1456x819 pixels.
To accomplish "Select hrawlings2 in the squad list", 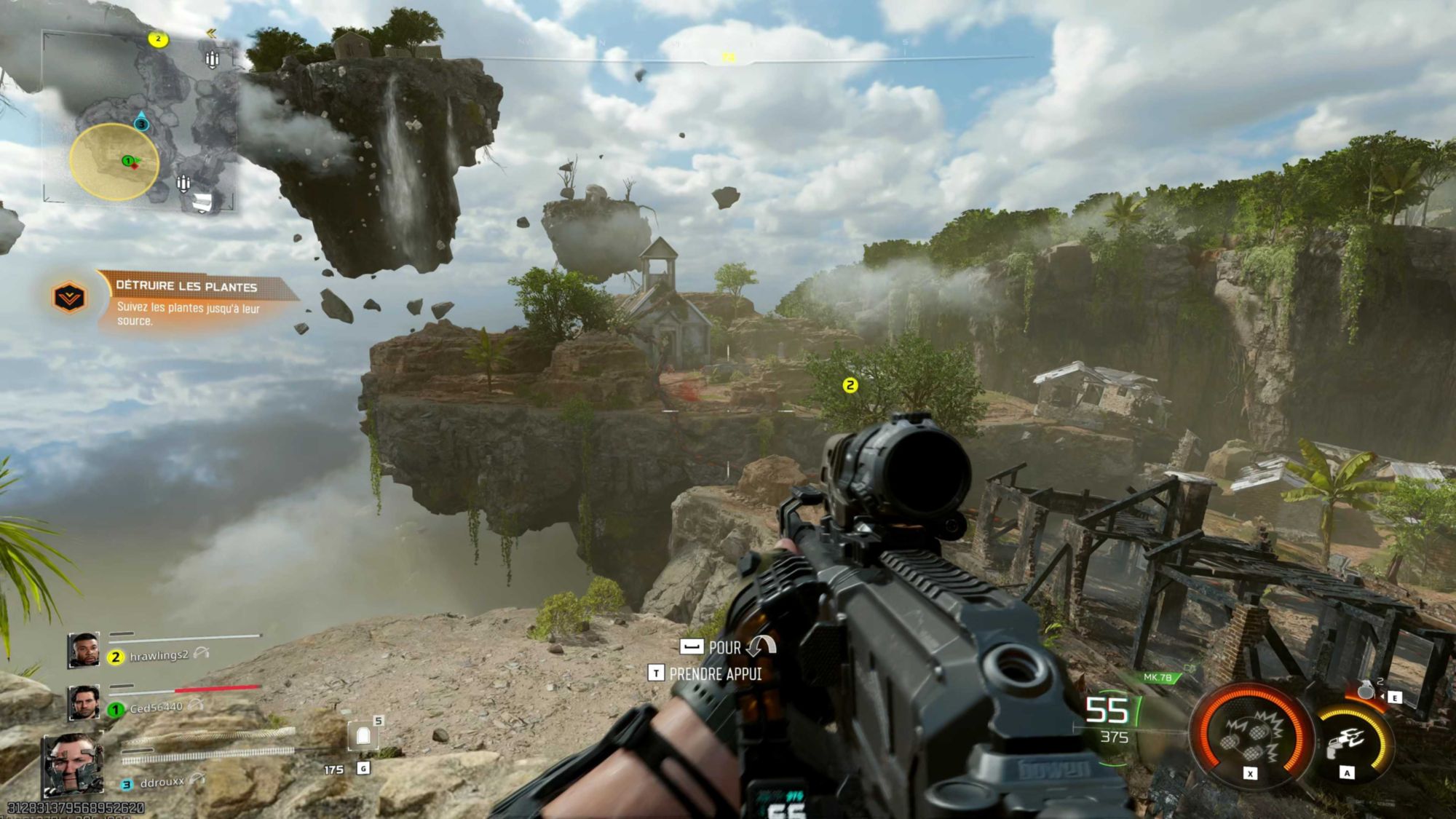I will (159, 656).
